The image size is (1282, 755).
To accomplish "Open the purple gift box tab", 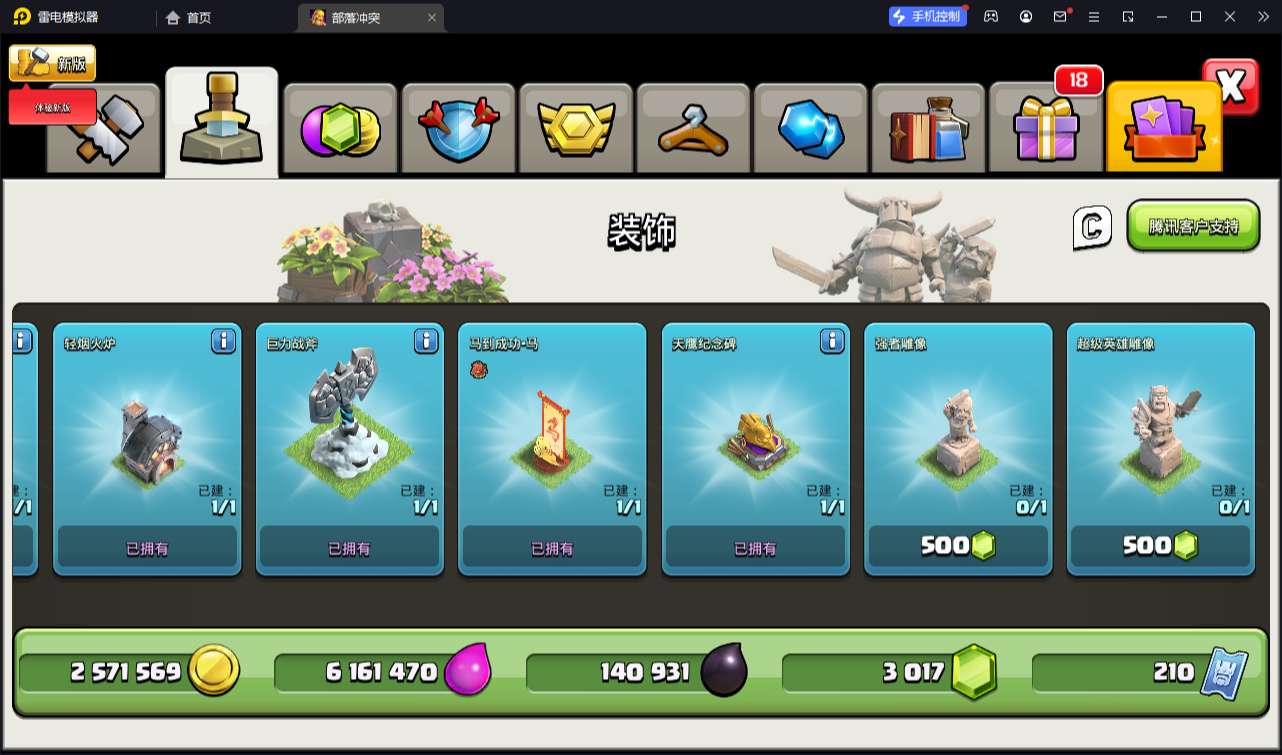I will pyautogui.click(x=1045, y=130).
